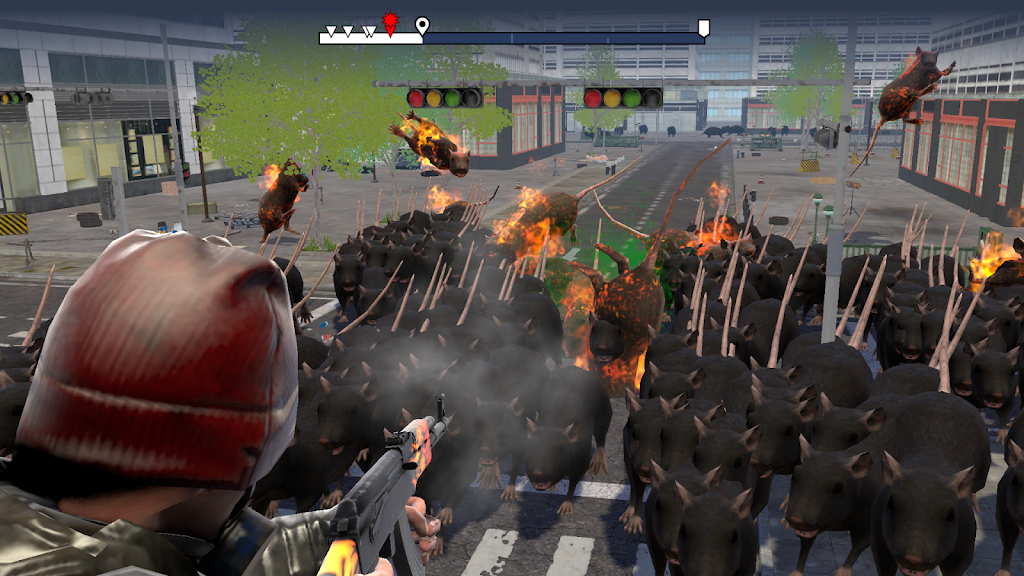Screen dimensions: 1024x576
Task: Click the red burst marker on the progress bar
Action: (x=390, y=23)
